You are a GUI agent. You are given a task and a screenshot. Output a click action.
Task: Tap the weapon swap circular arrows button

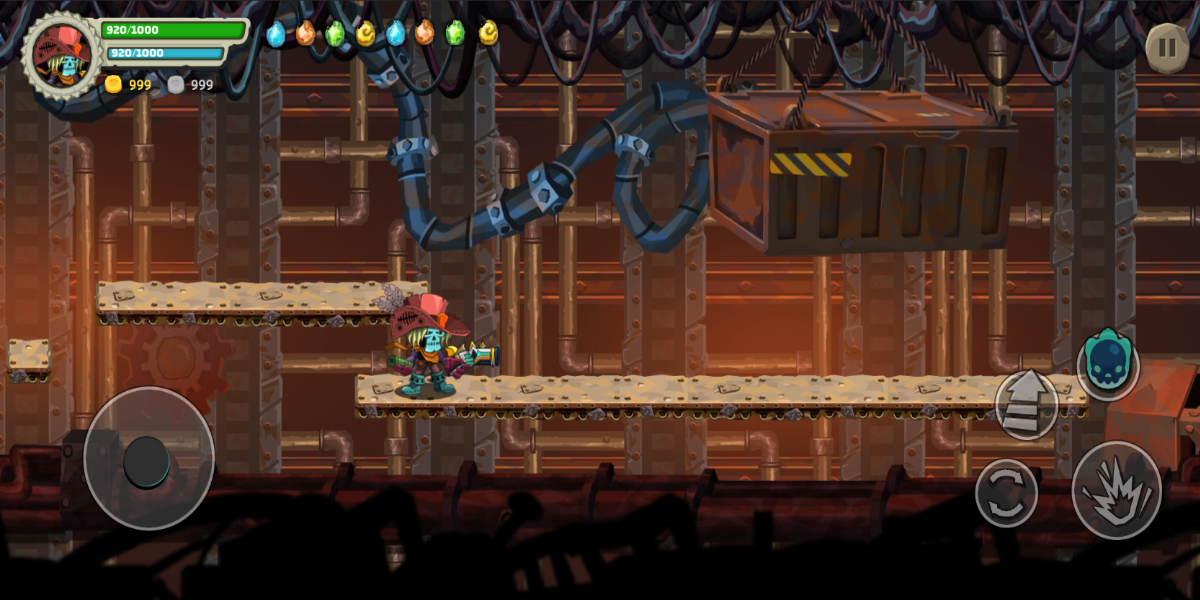(1006, 493)
